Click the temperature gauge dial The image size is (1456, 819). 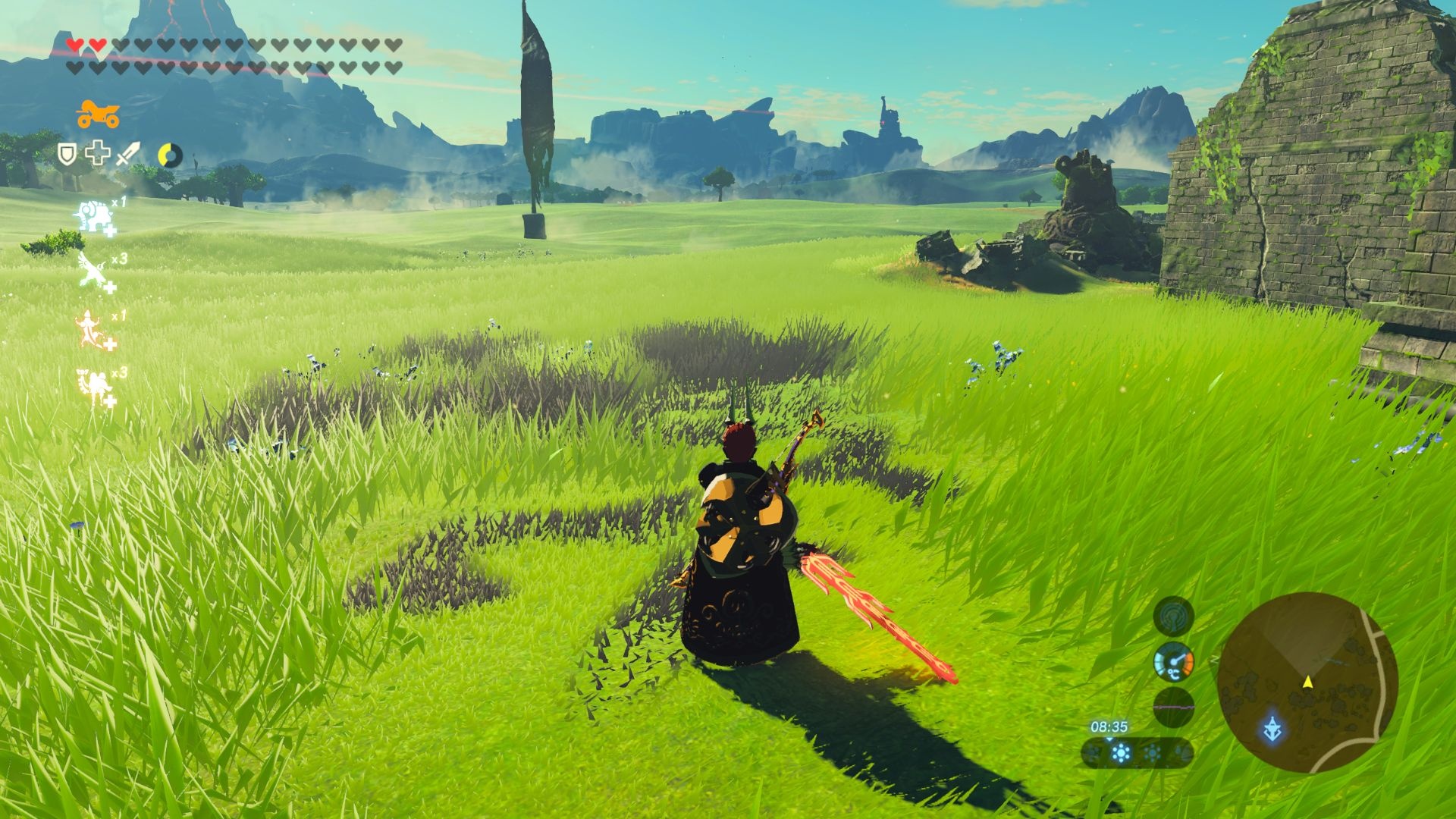(x=1173, y=662)
